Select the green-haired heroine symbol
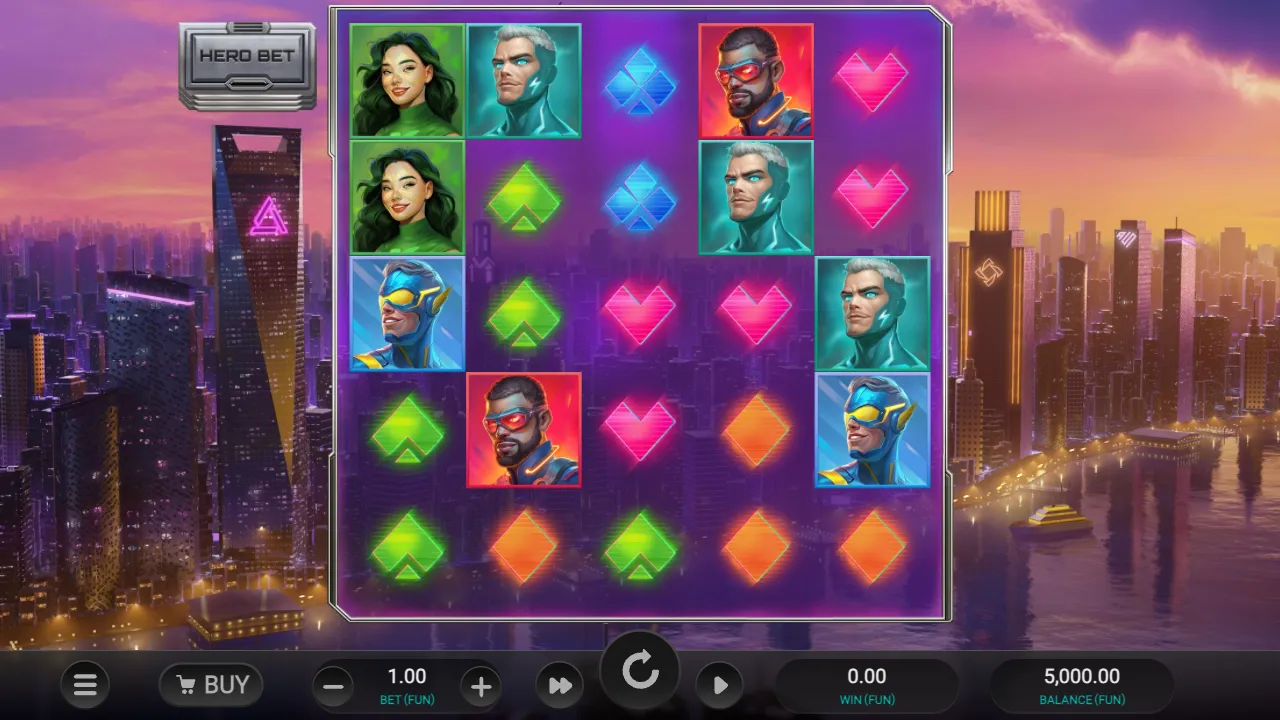The width and height of the screenshot is (1280, 720). click(x=406, y=80)
